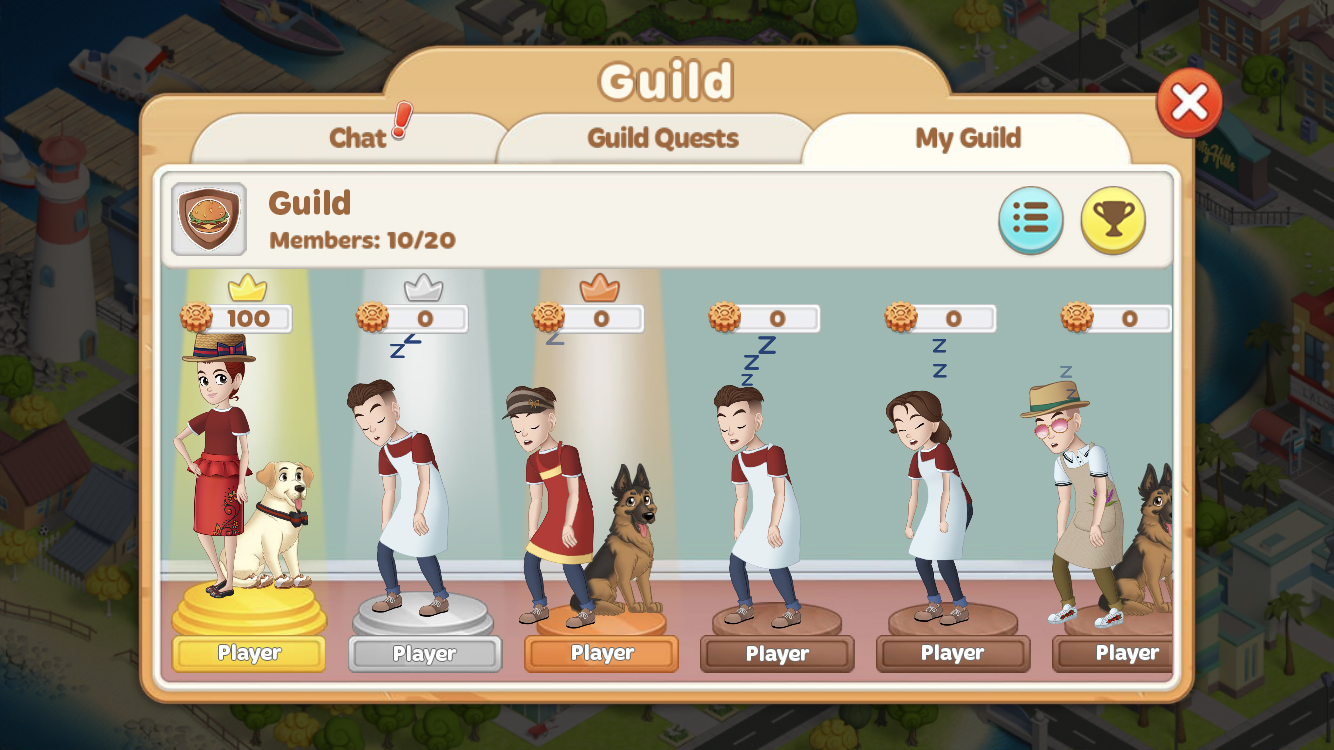Show the guild trophy leaderboard
Screen dimensions: 1334x750
tap(1113, 219)
